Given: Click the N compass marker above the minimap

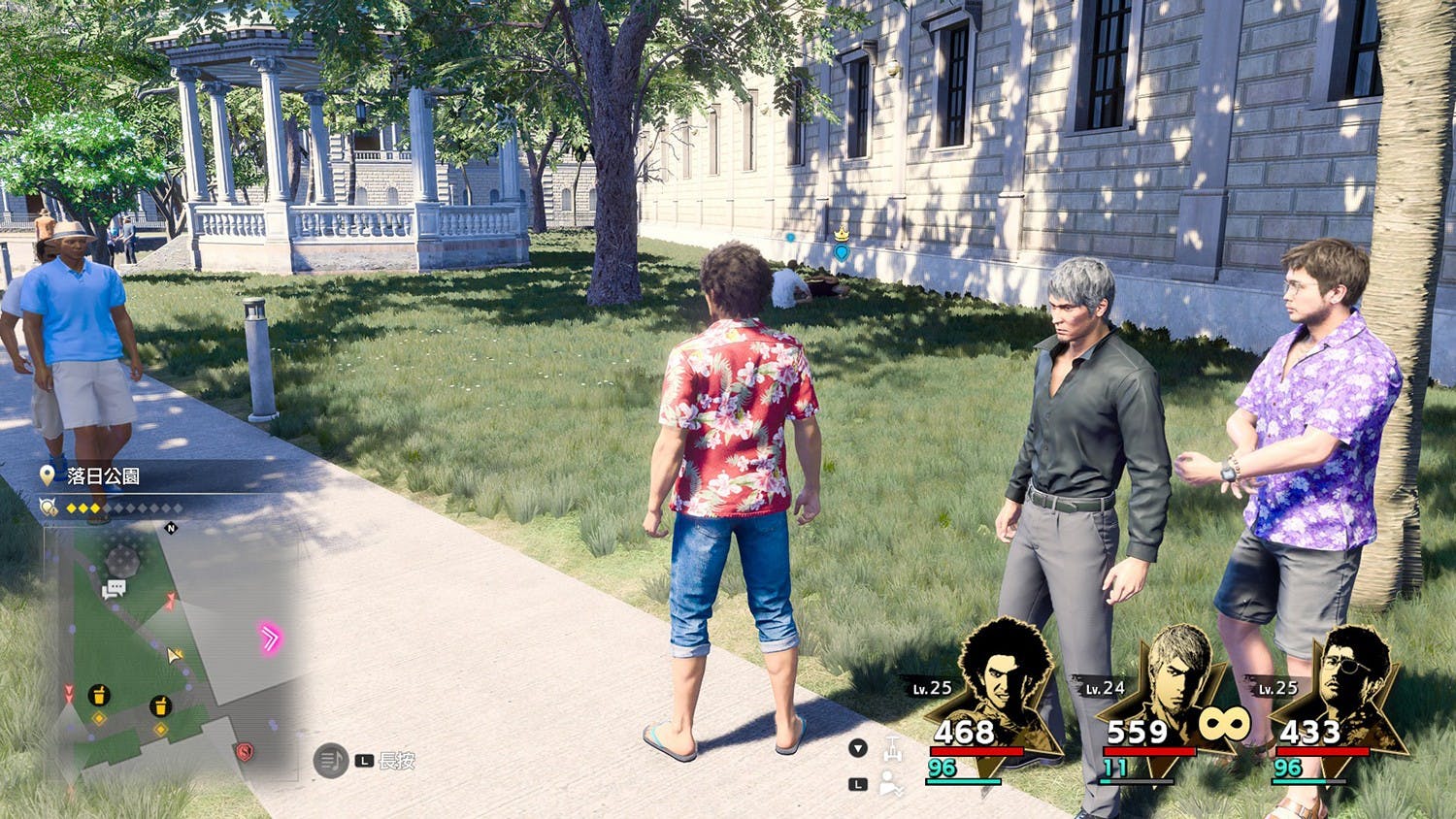Looking at the screenshot, I should click(x=172, y=528).
